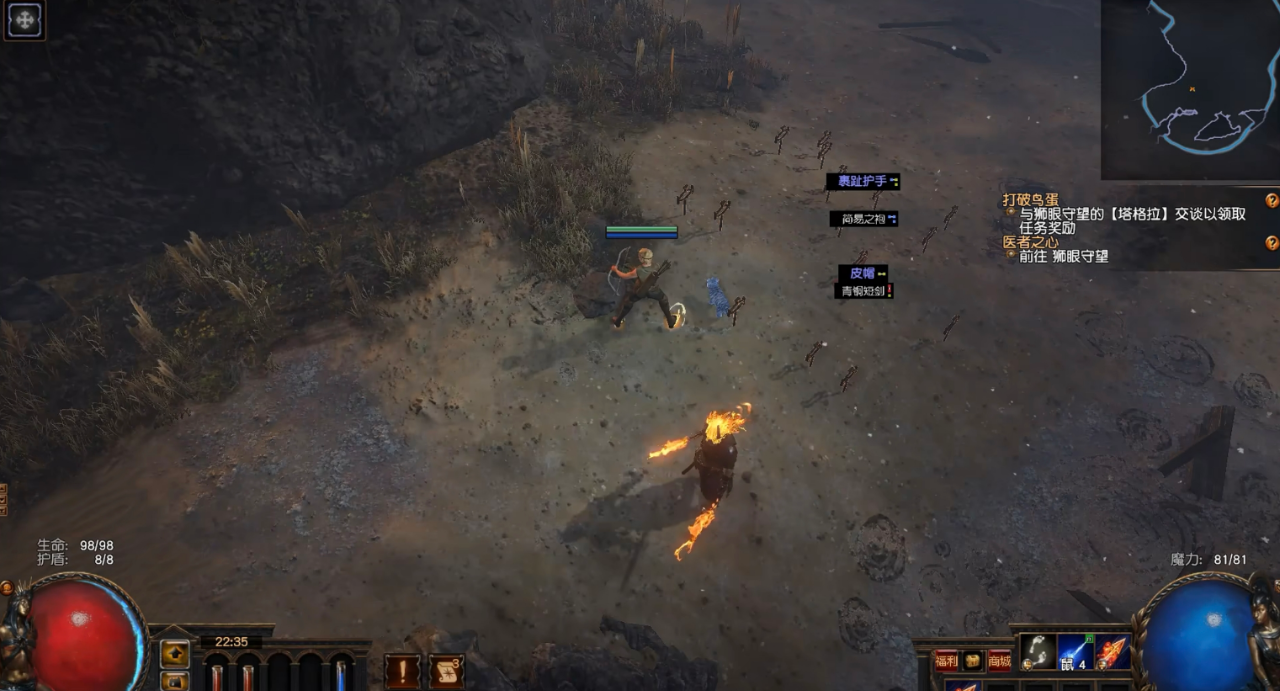Open the minimap in the corner
This screenshot has height=691, width=1280.
click(x=1190, y=90)
